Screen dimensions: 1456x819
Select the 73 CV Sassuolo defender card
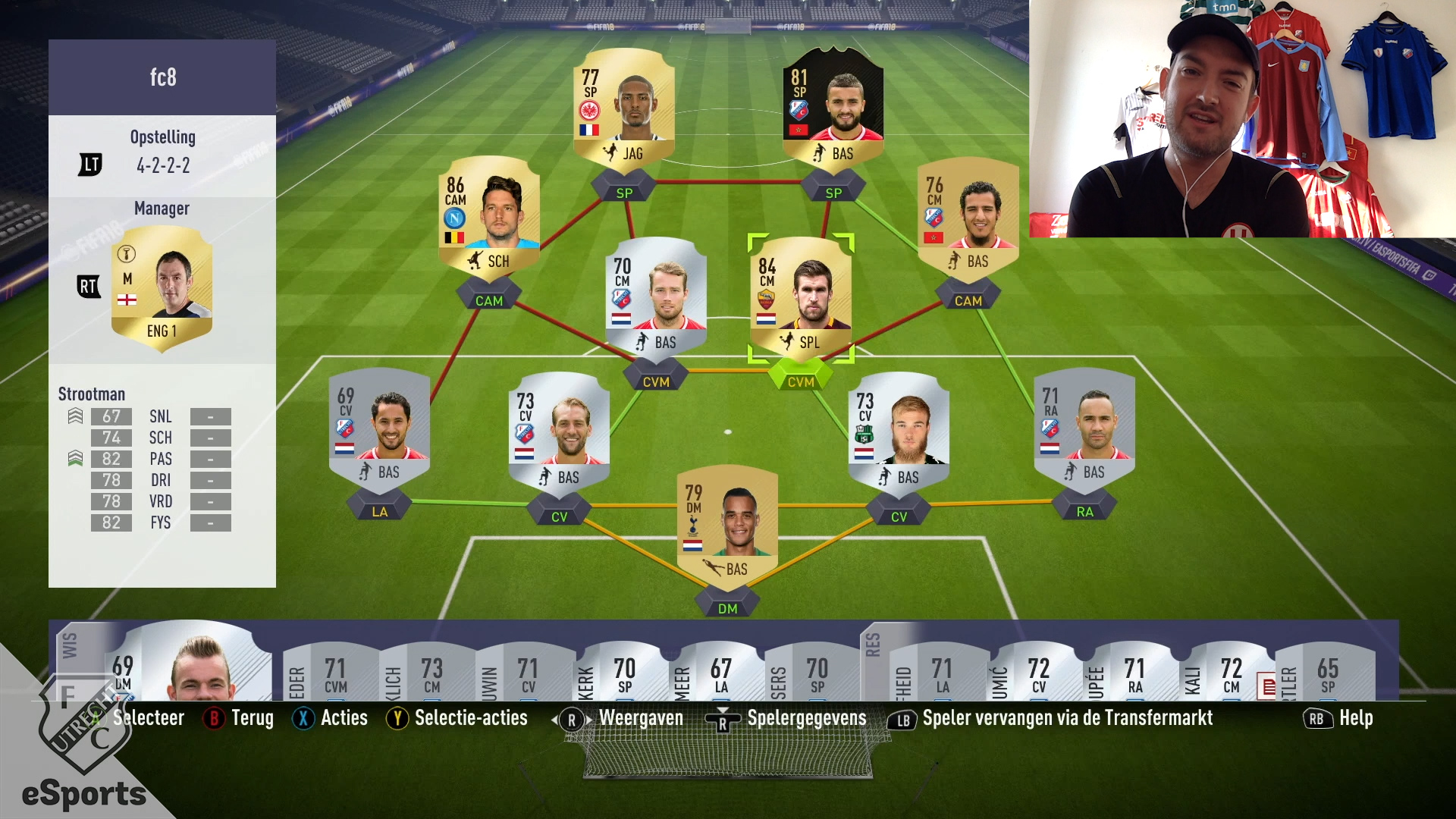tap(899, 431)
